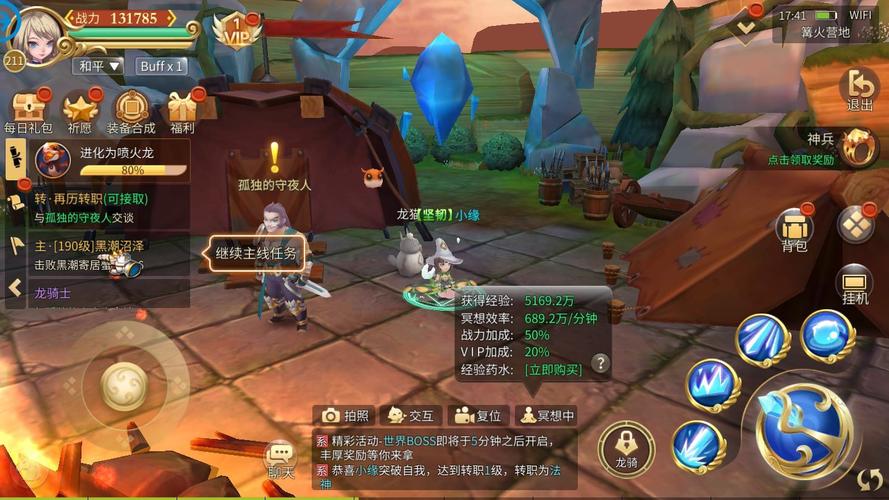Viewport: 889px width, 500px height.
Task: Open the 和平 combat mode dropdown
Action: (98, 66)
